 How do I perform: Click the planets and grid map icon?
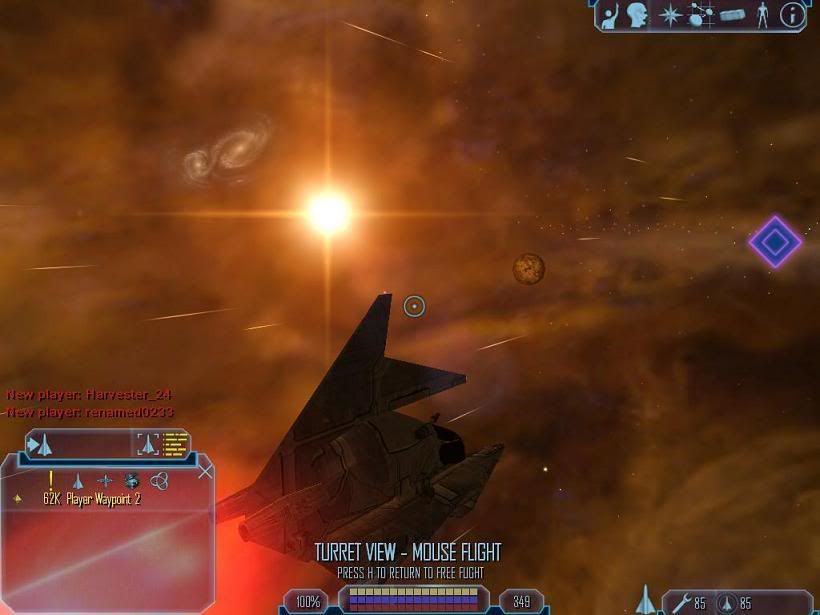pos(700,15)
